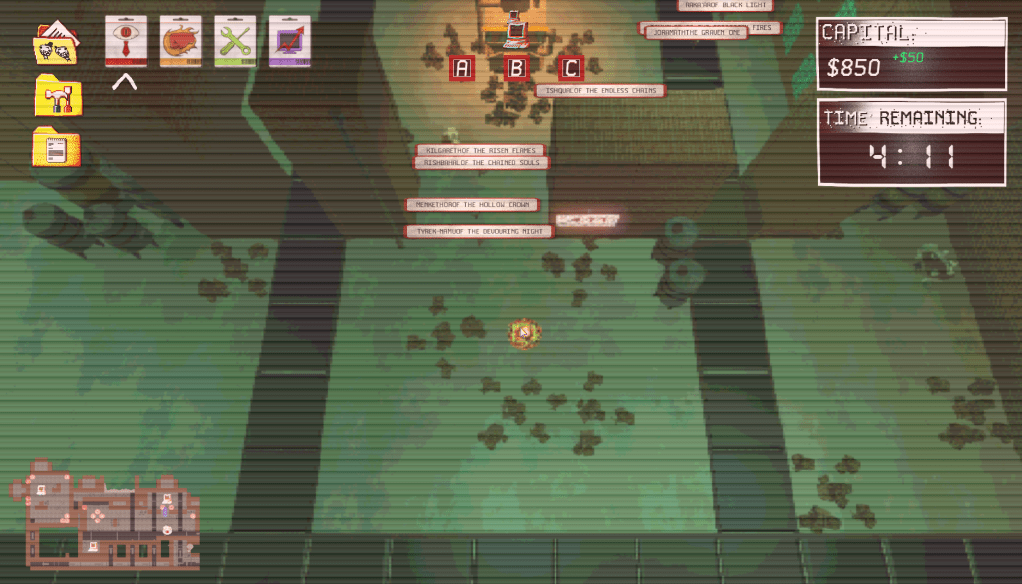
Task: Choose option B below the computer terminal
Action: click(x=517, y=69)
